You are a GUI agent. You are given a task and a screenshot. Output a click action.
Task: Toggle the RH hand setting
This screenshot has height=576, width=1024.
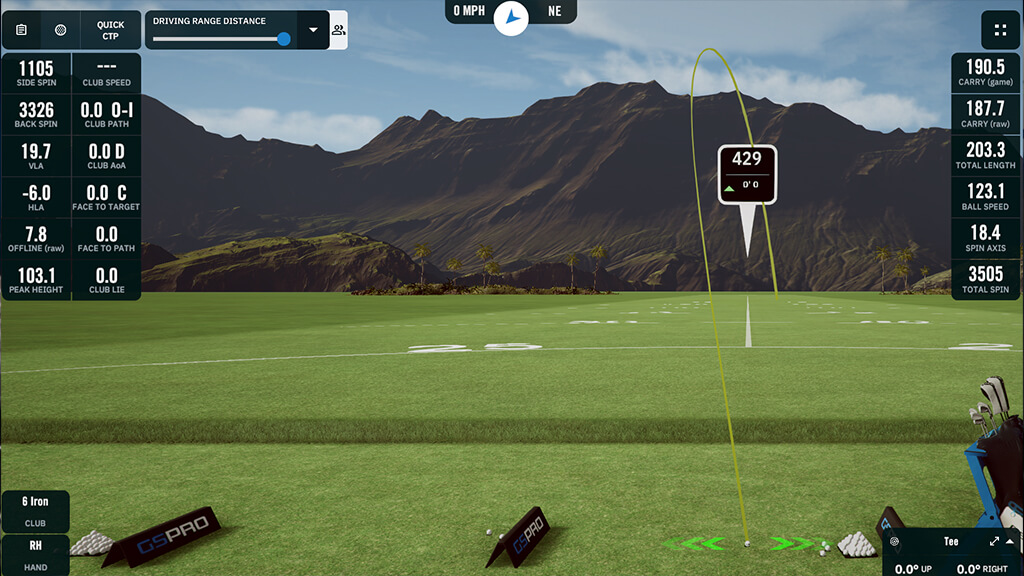click(x=35, y=554)
